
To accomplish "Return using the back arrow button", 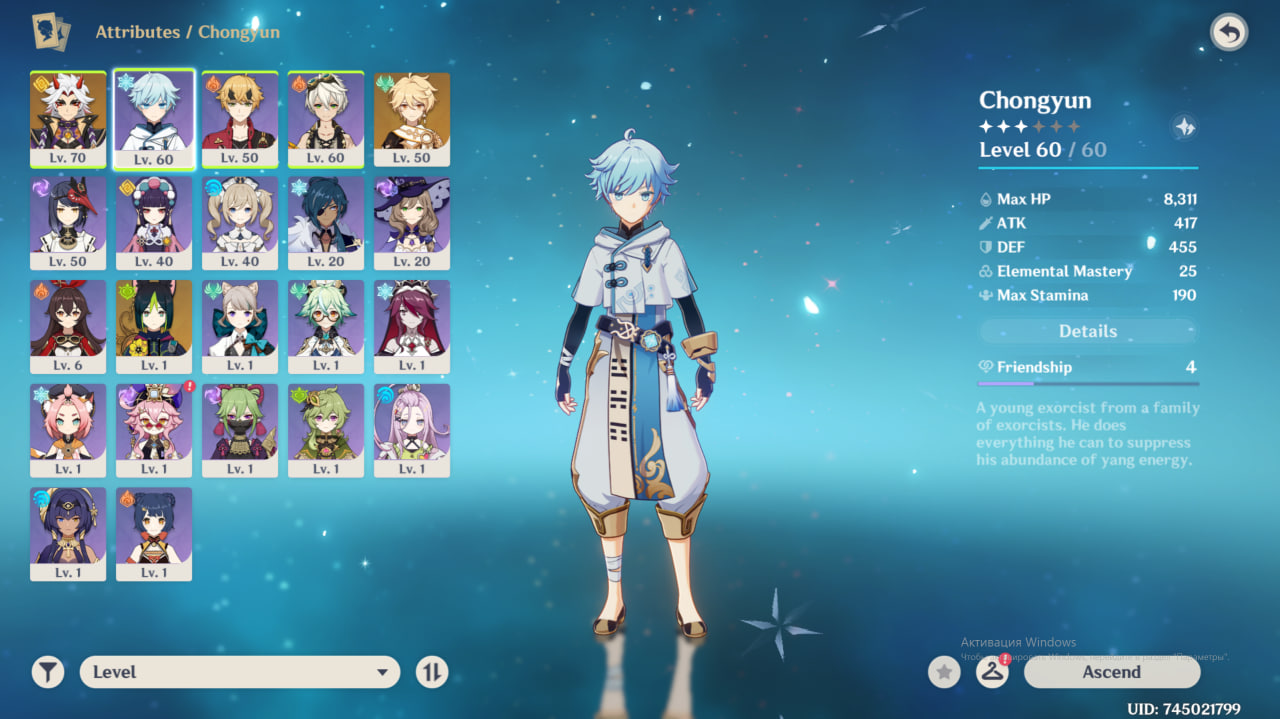I will point(1229,33).
